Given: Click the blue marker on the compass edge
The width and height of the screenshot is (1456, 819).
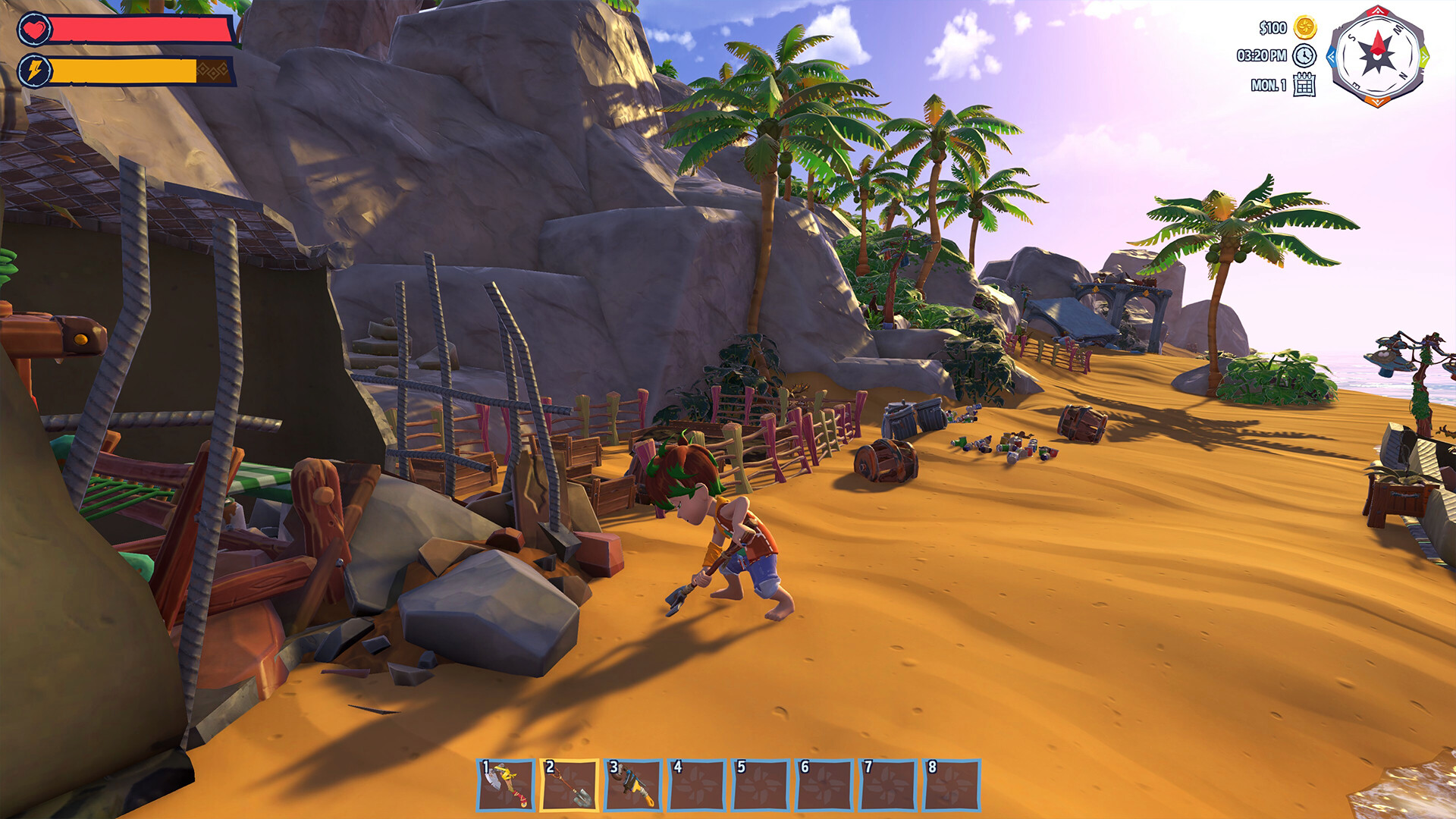Looking at the screenshot, I should pos(1332,56).
